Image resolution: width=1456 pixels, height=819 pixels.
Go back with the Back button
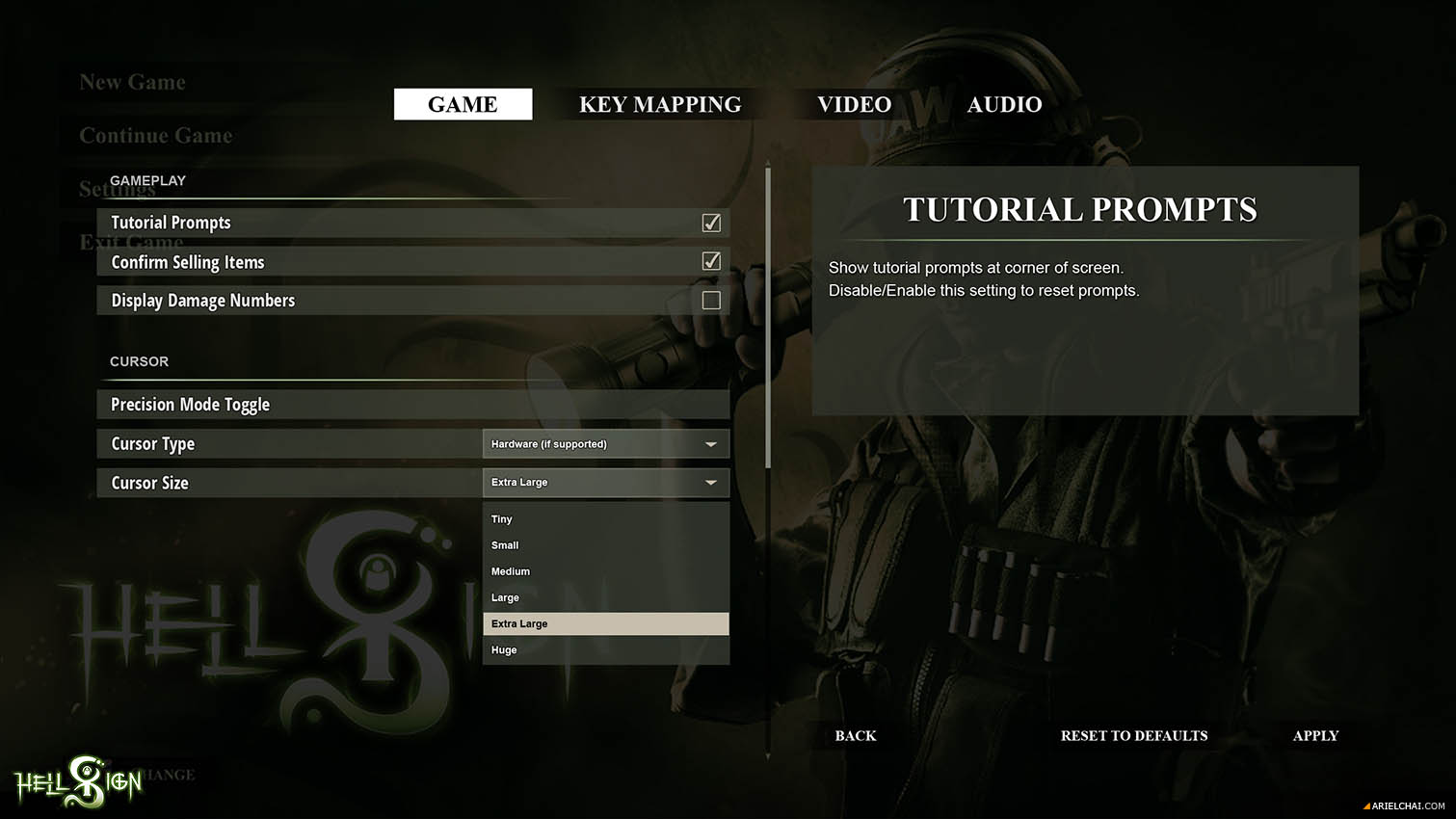pyautogui.click(x=856, y=736)
